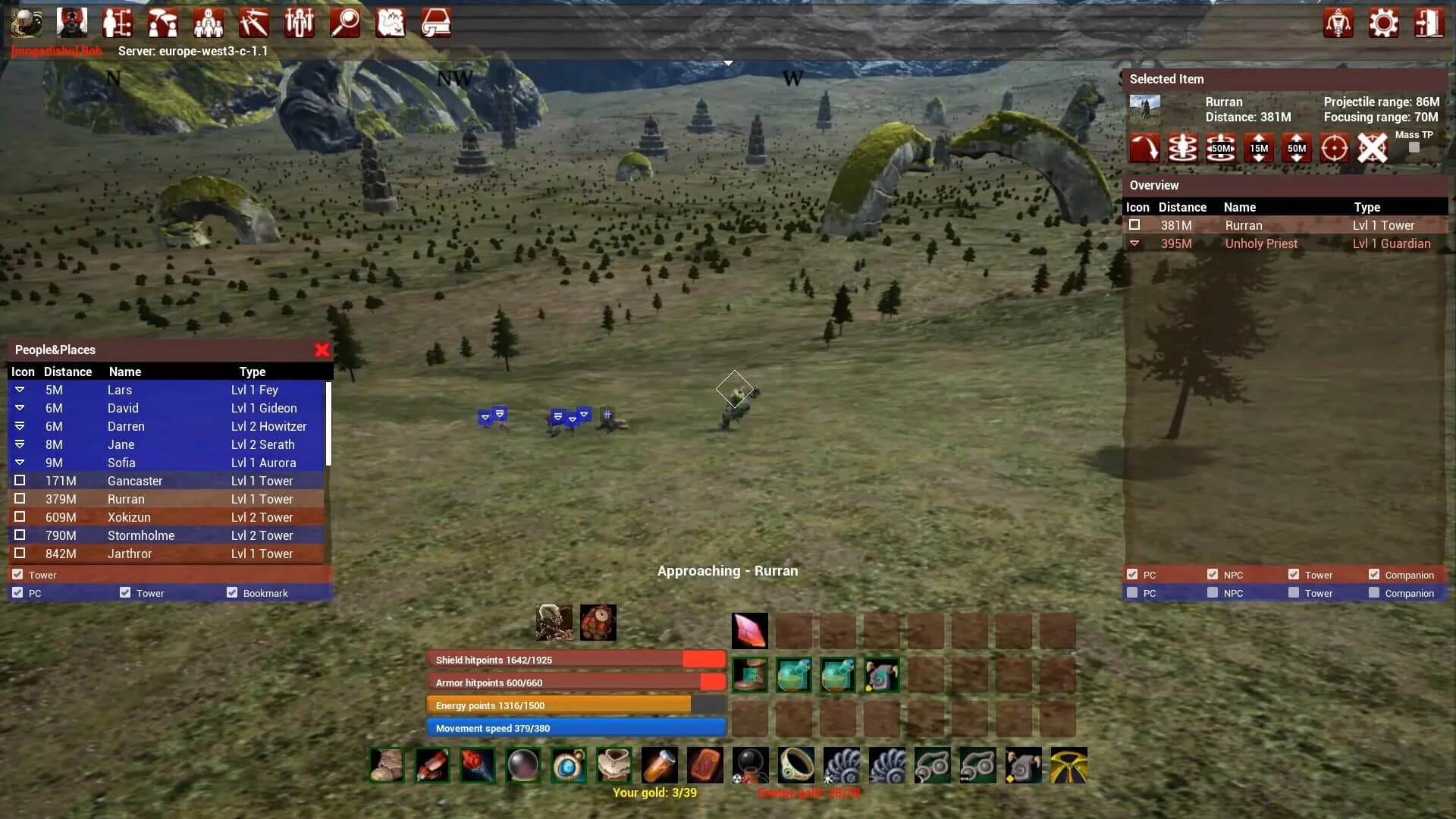Expand Darren's Lvl 2 Howitzer entry

pyautogui.click(x=20, y=426)
